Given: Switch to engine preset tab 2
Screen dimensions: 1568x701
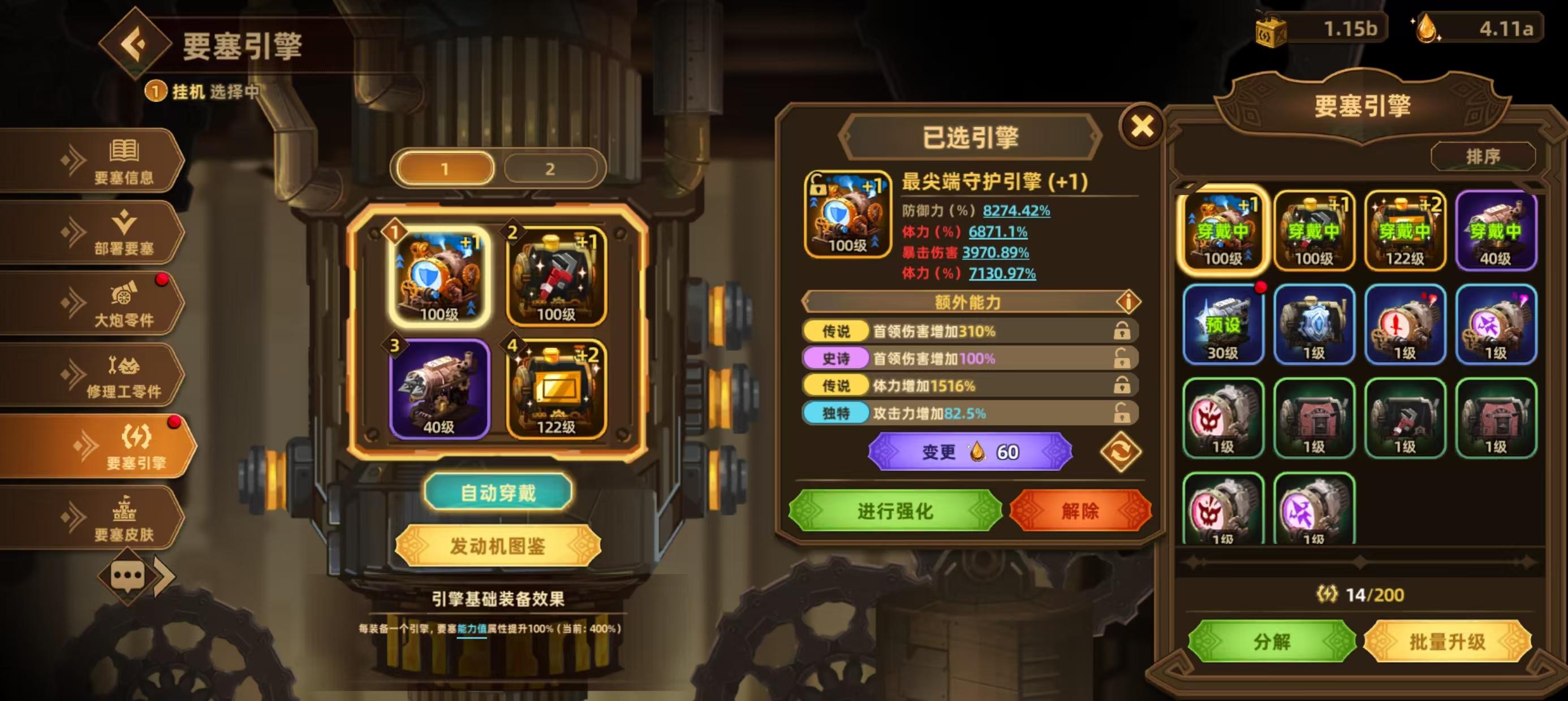Looking at the screenshot, I should pos(550,168).
